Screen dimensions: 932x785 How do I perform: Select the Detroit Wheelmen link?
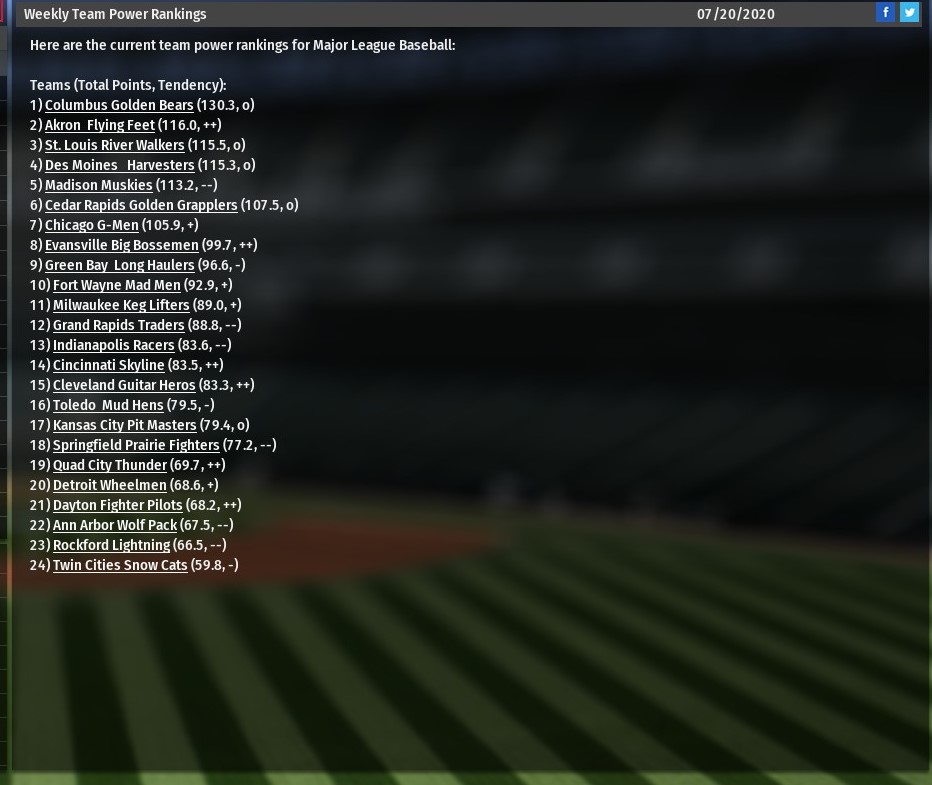coord(110,485)
